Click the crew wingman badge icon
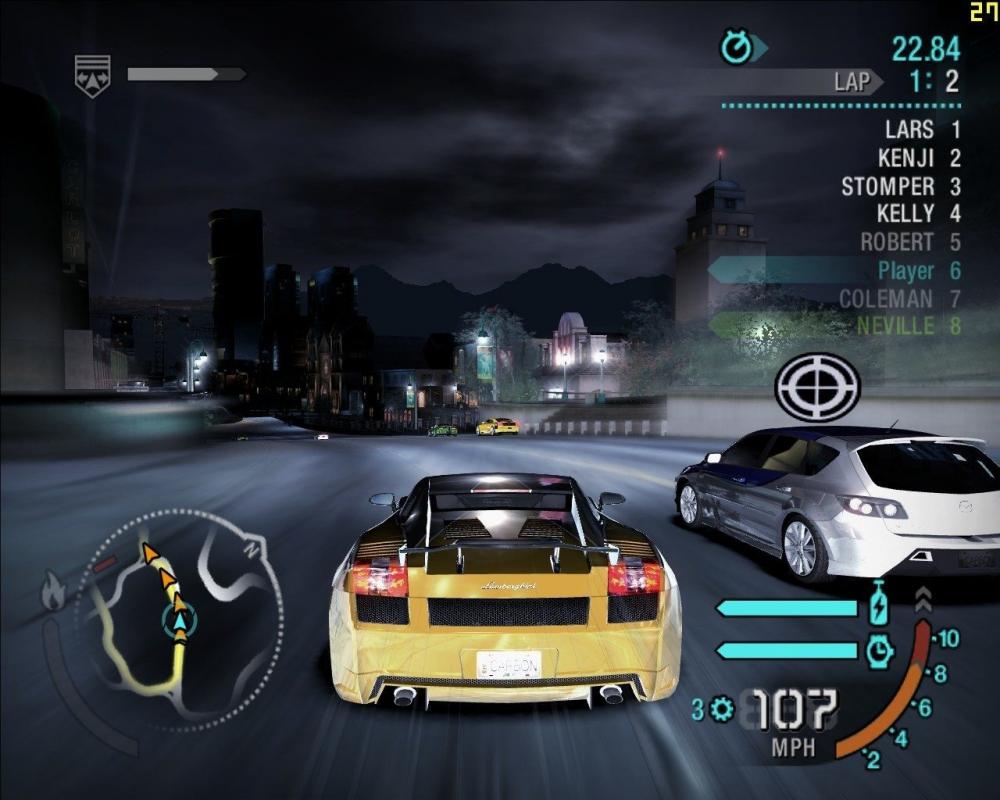The image size is (1000, 800). click(x=92, y=75)
